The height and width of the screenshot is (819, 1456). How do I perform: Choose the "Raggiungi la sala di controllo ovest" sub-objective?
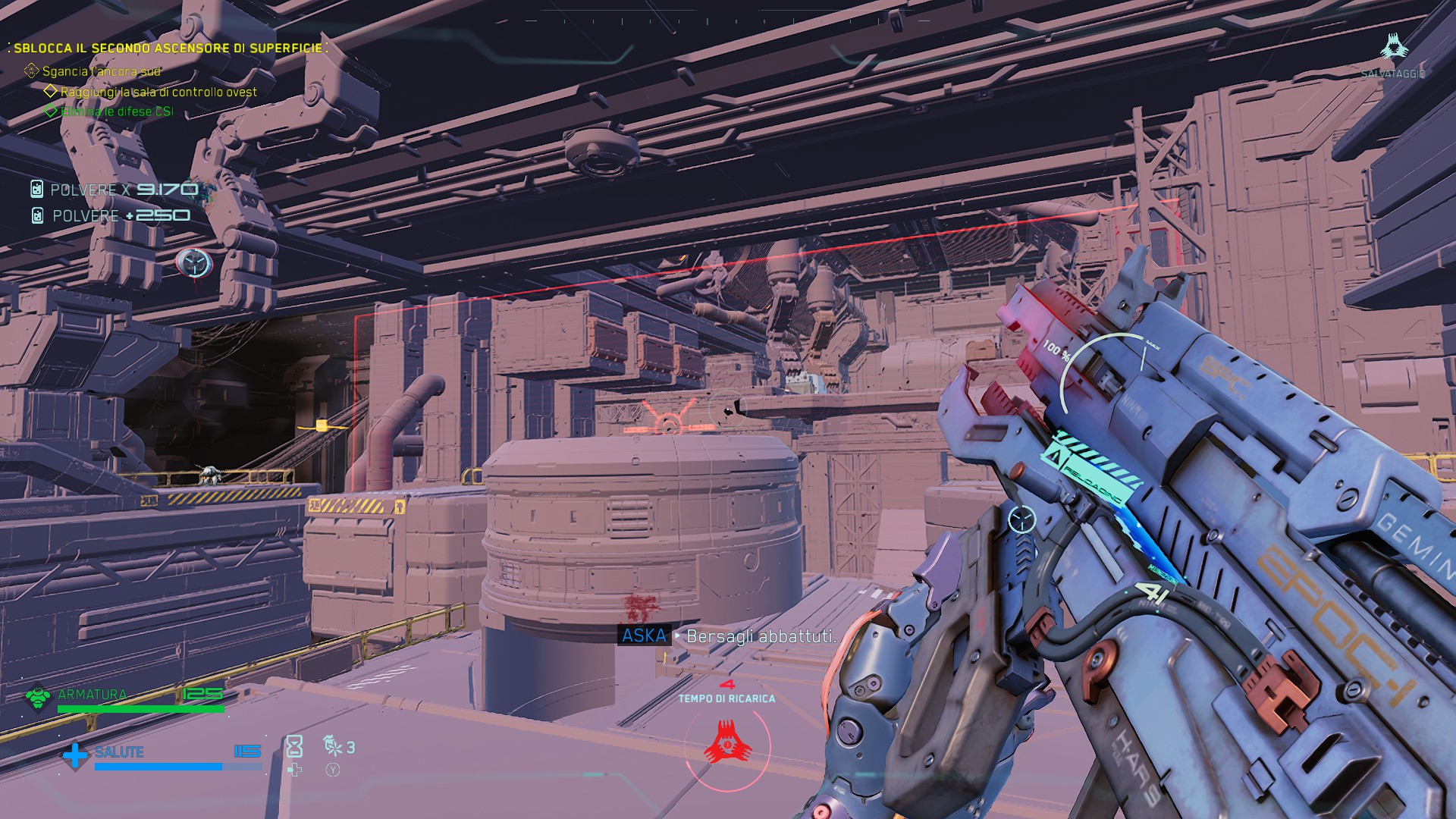click(x=158, y=92)
